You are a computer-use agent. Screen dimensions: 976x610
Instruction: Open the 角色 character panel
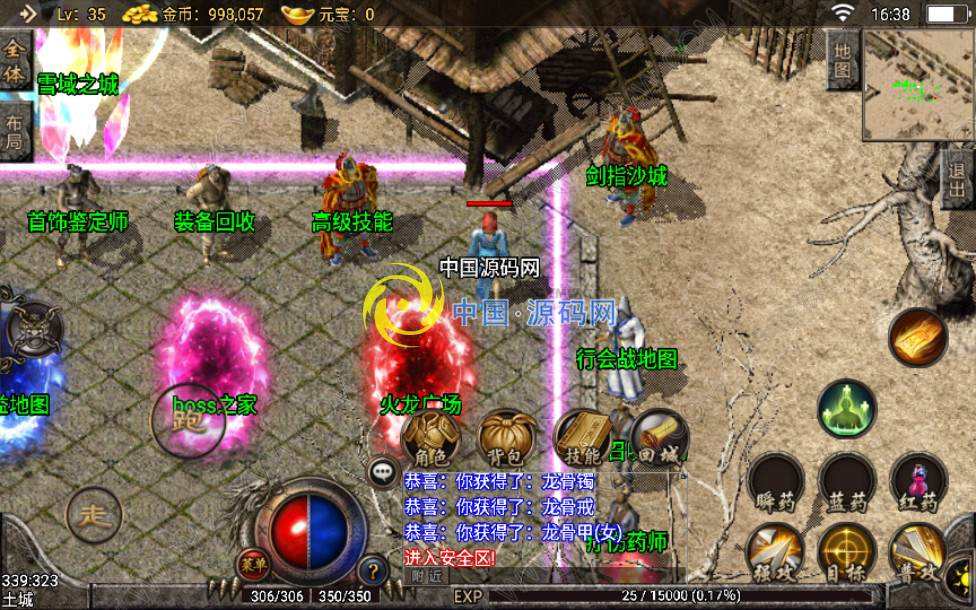click(x=431, y=435)
